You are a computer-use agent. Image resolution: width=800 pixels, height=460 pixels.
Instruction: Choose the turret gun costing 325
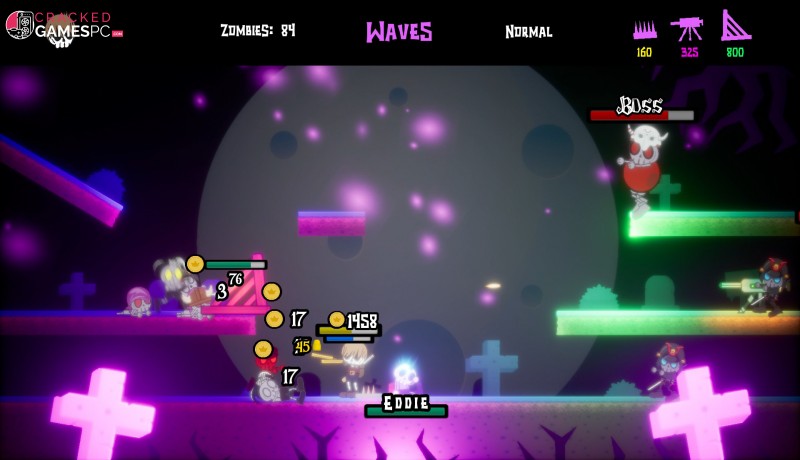(688, 29)
